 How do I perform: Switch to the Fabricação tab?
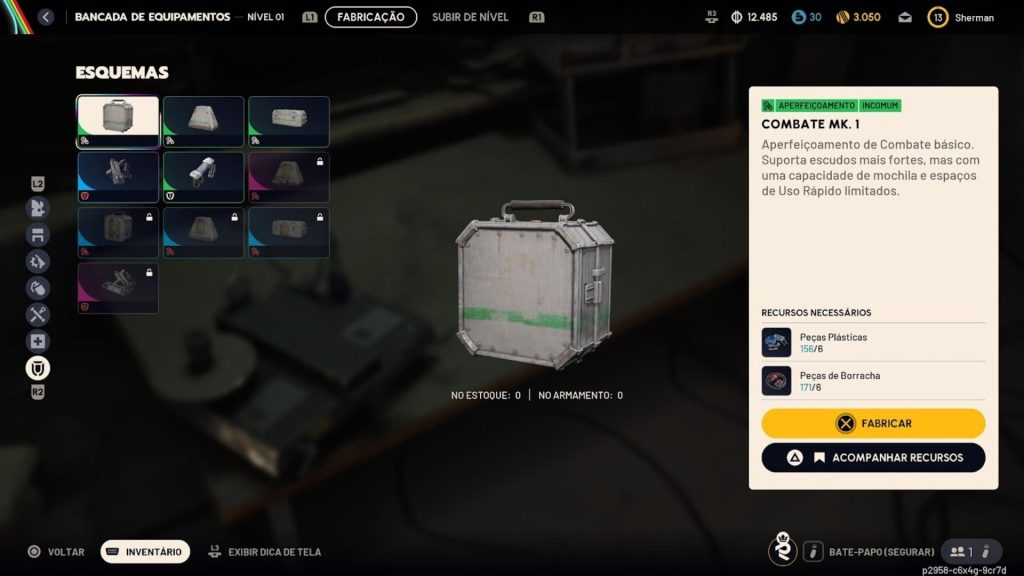(370, 17)
